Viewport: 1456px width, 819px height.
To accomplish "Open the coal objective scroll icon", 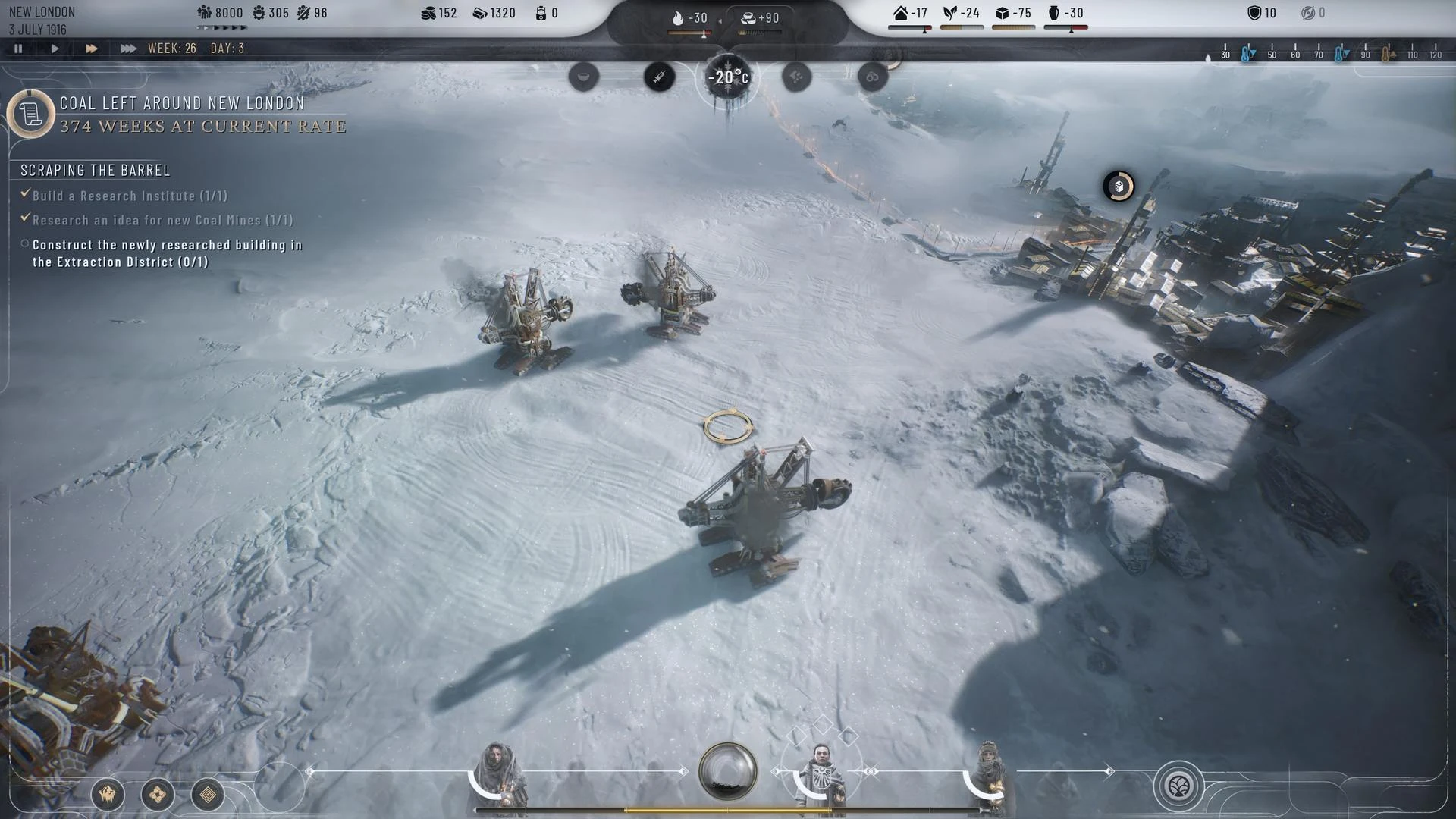I will coord(30,115).
